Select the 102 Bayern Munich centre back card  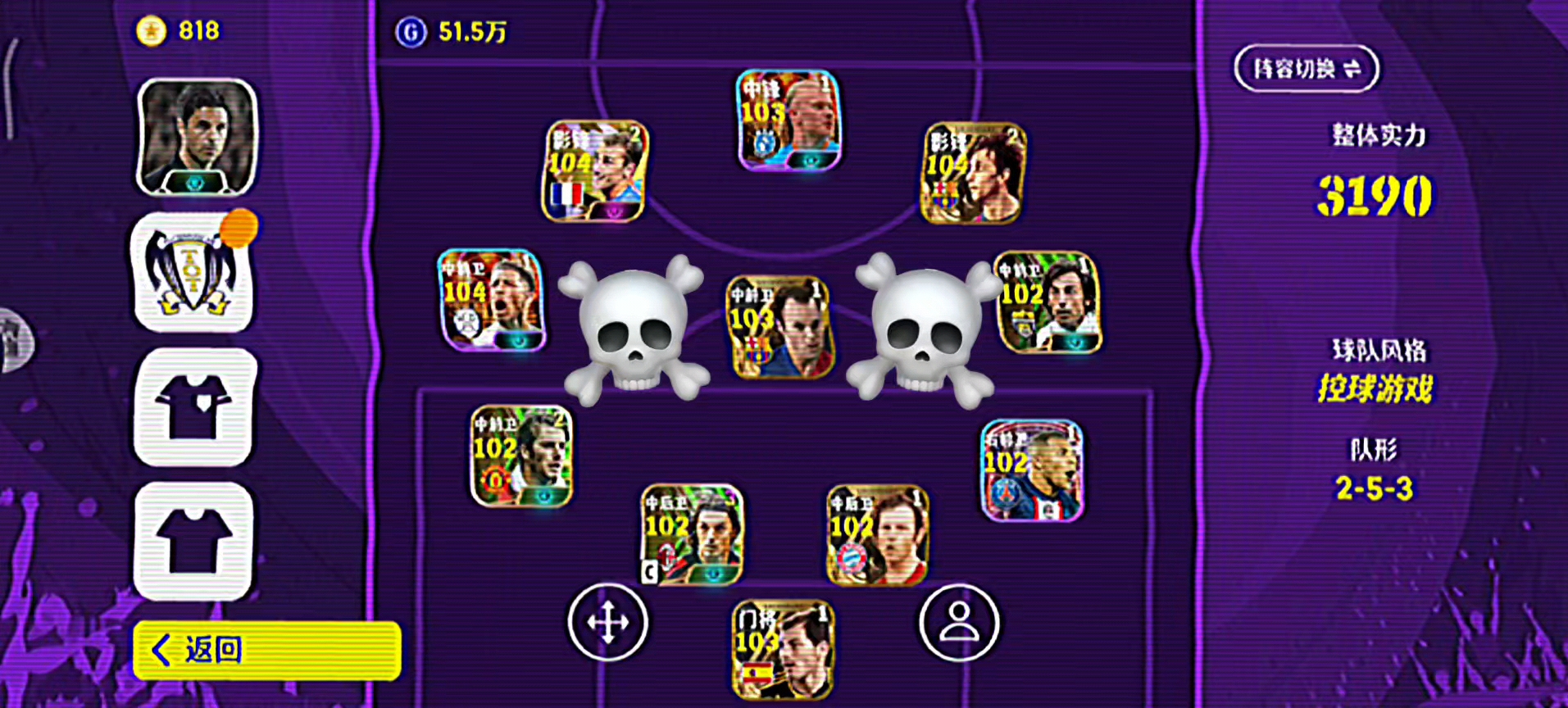877,535
